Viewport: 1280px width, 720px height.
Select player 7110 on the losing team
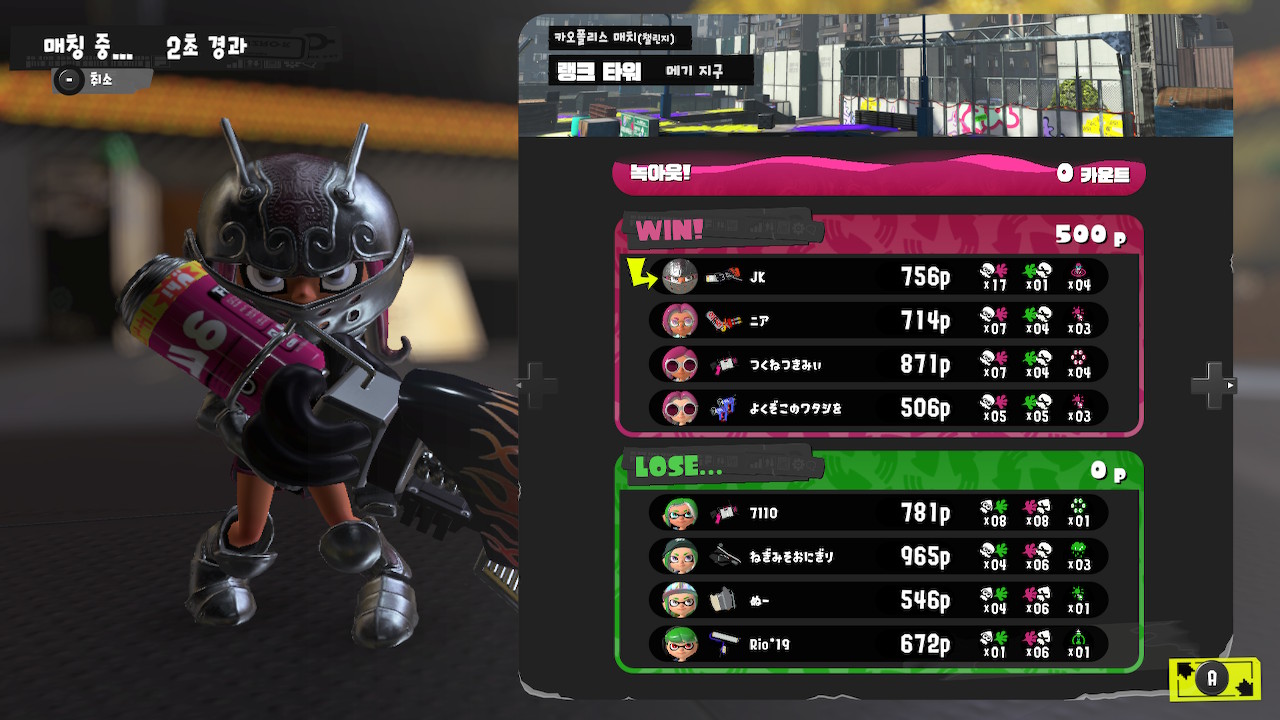(878, 513)
